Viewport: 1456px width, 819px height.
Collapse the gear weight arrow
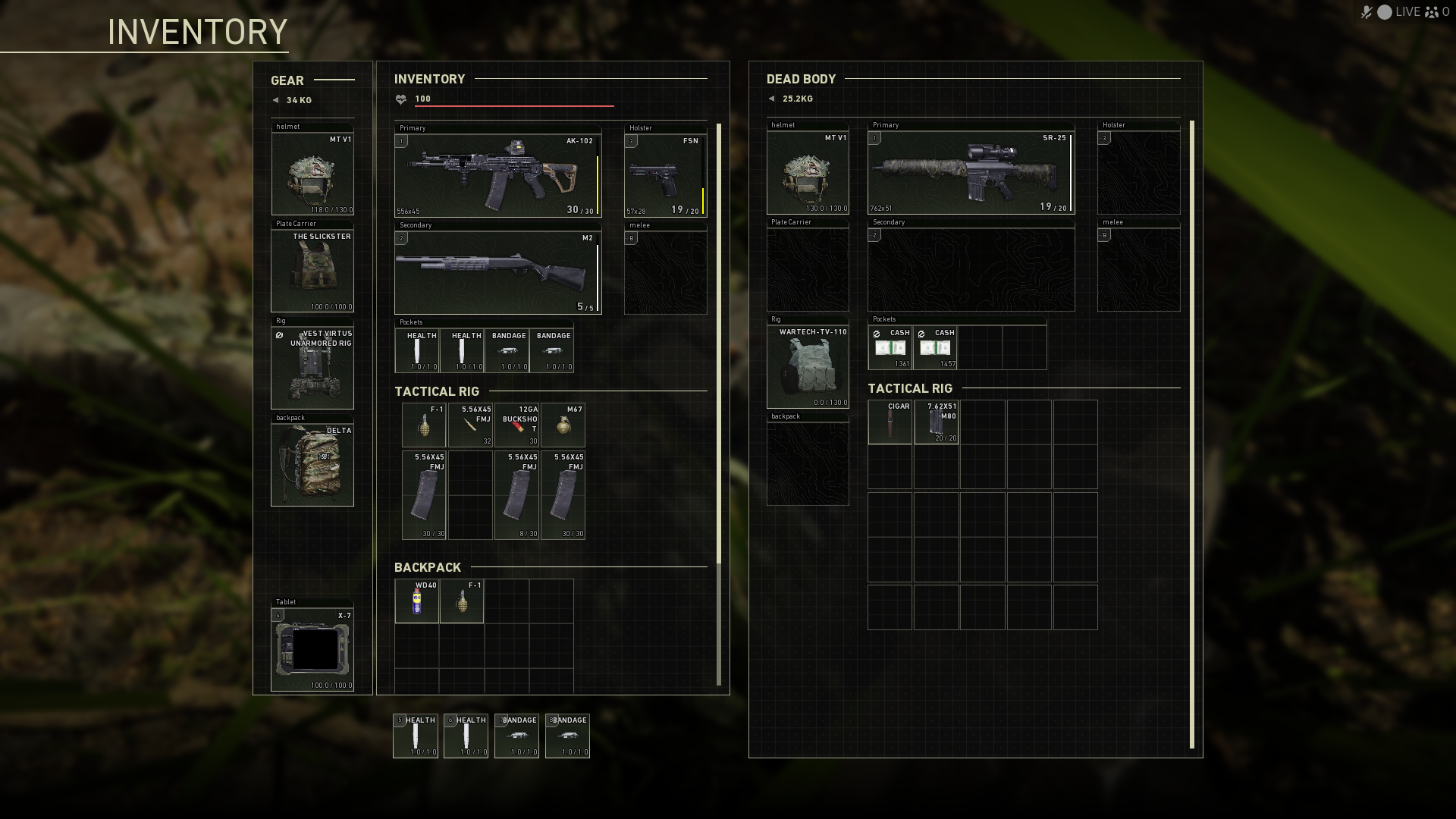click(275, 100)
